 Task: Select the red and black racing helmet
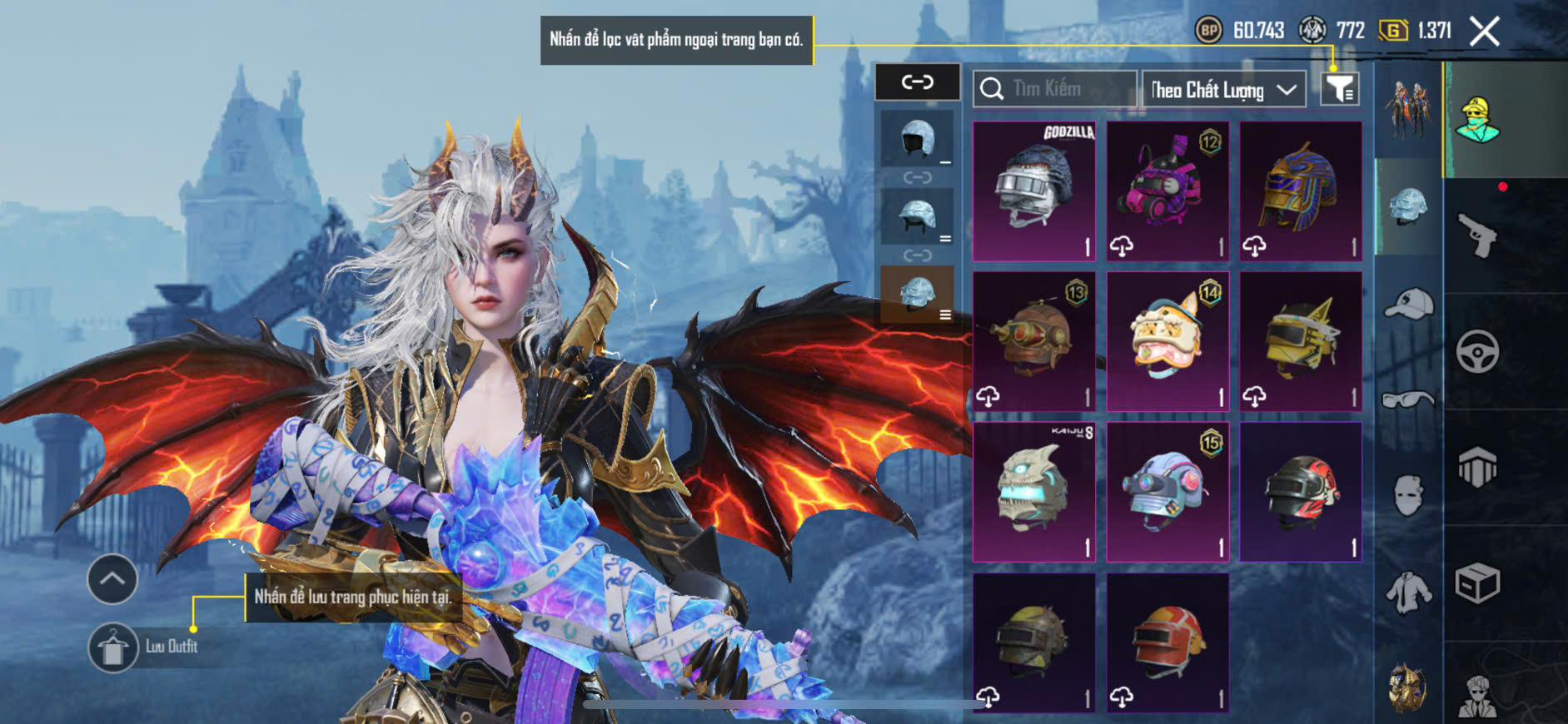tap(1301, 491)
